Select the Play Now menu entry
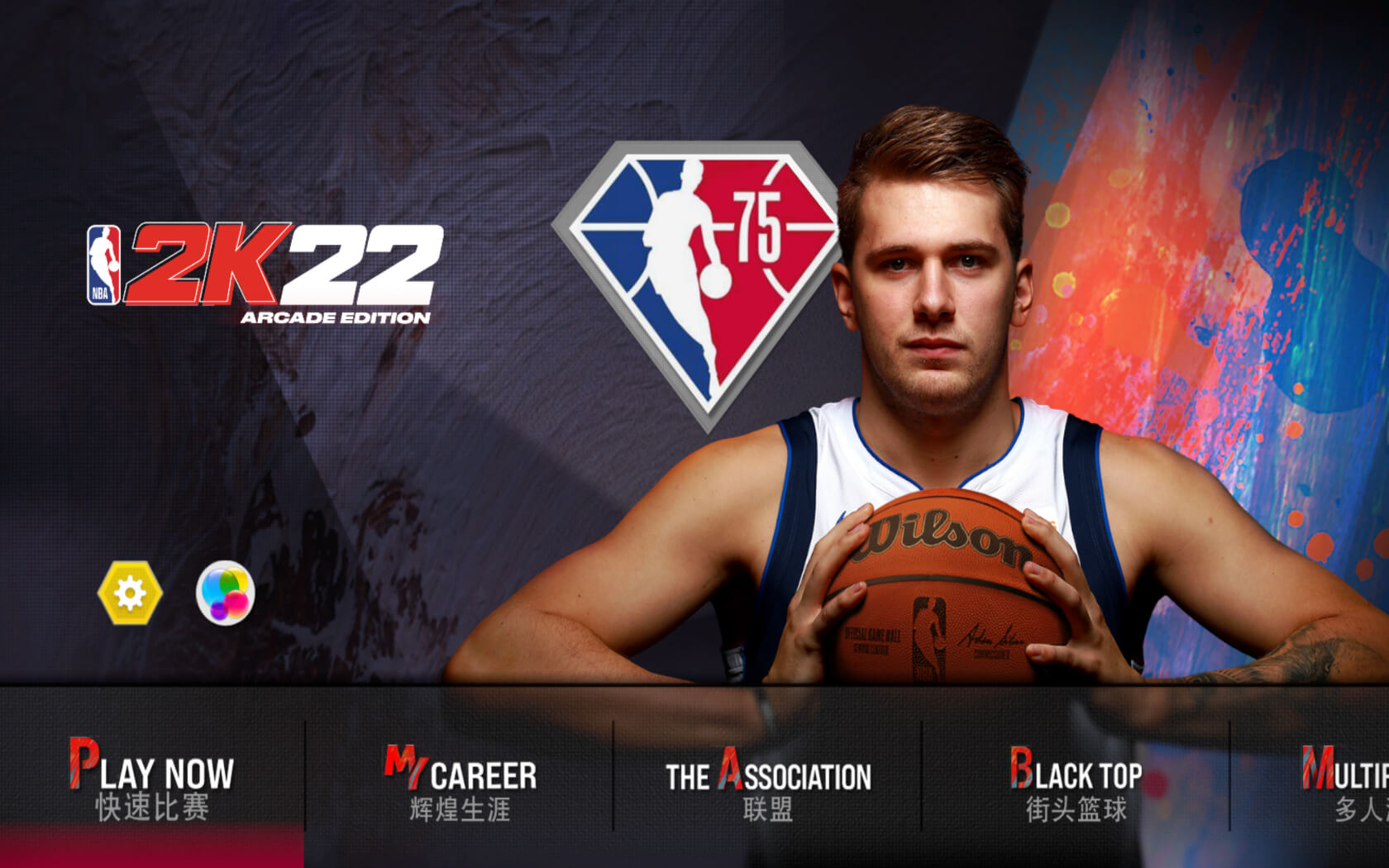The width and height of the screenshot is (1389, 868). click(x=152, y=780)
